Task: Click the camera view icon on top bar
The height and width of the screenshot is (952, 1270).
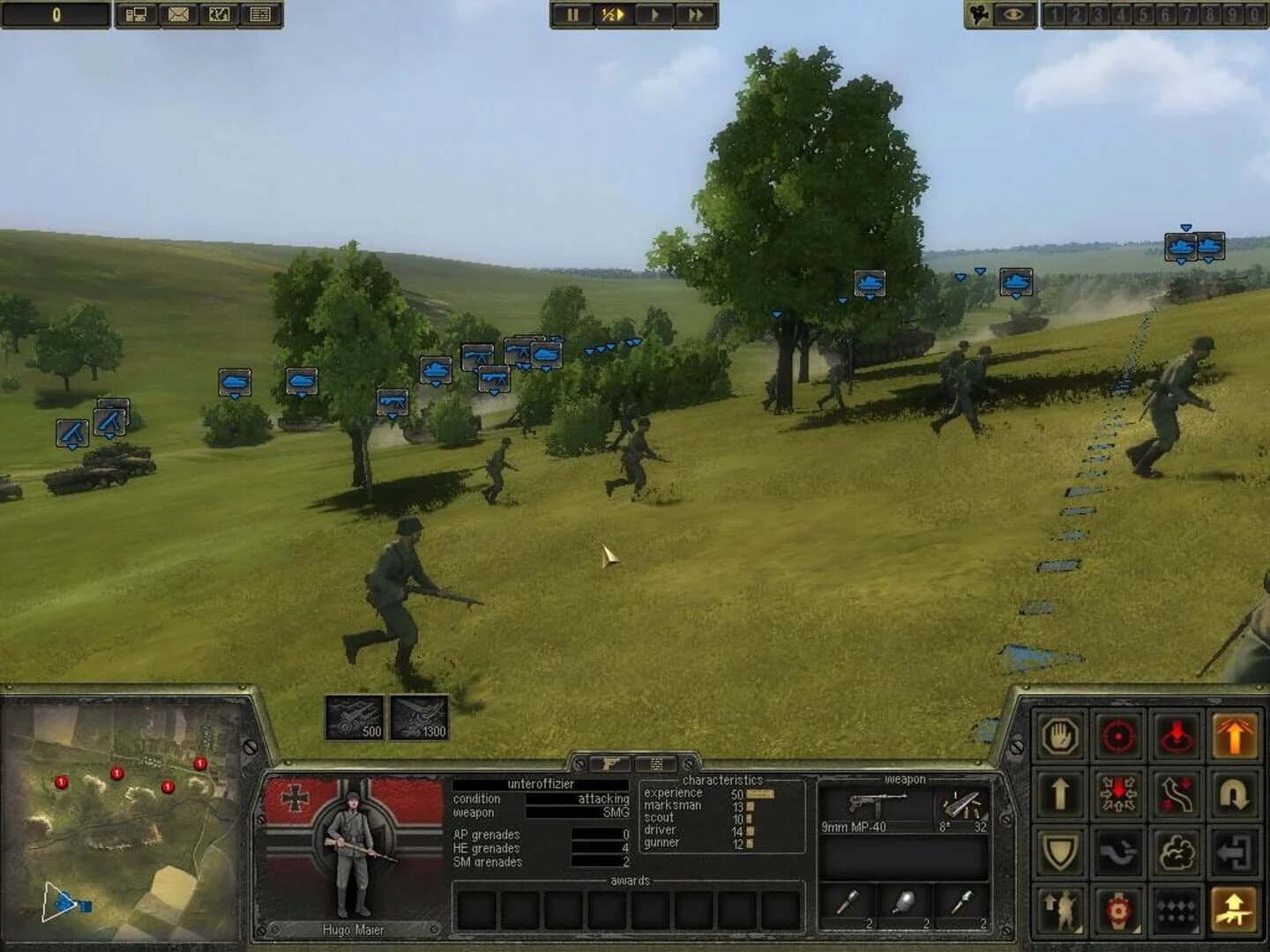Action: point(979,14)
